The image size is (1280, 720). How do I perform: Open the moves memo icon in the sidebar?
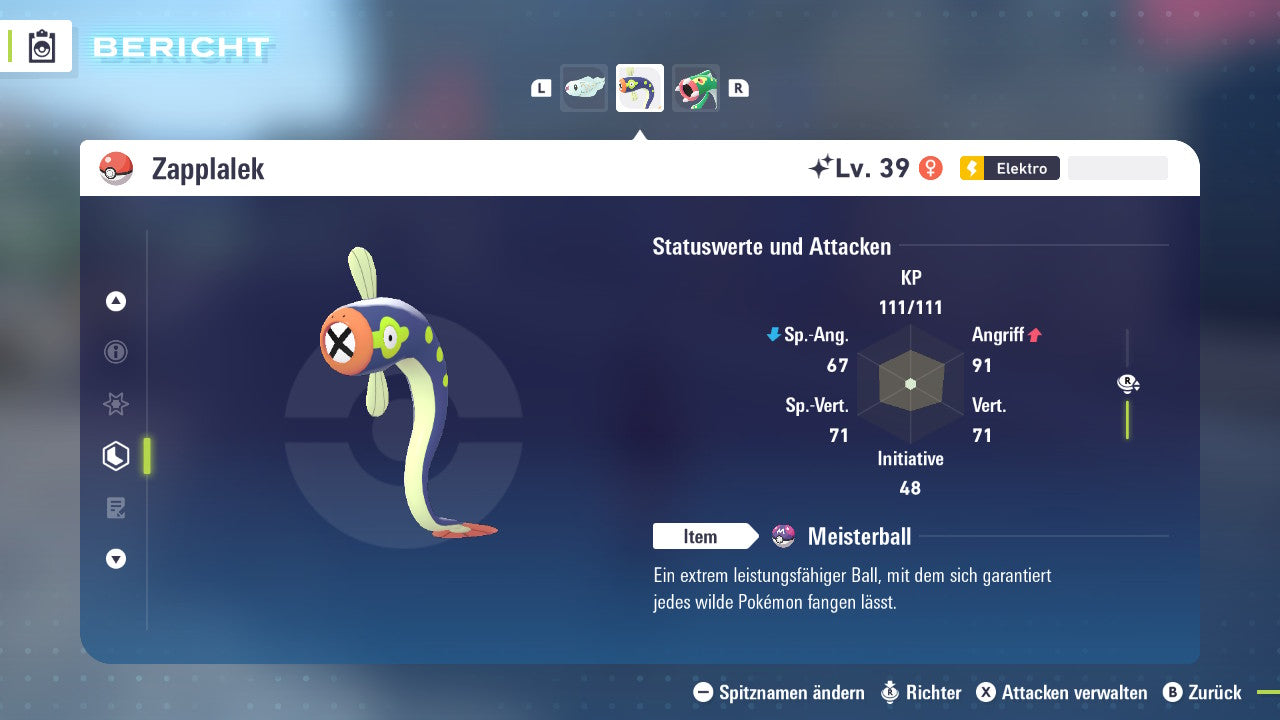coord(115,507)
